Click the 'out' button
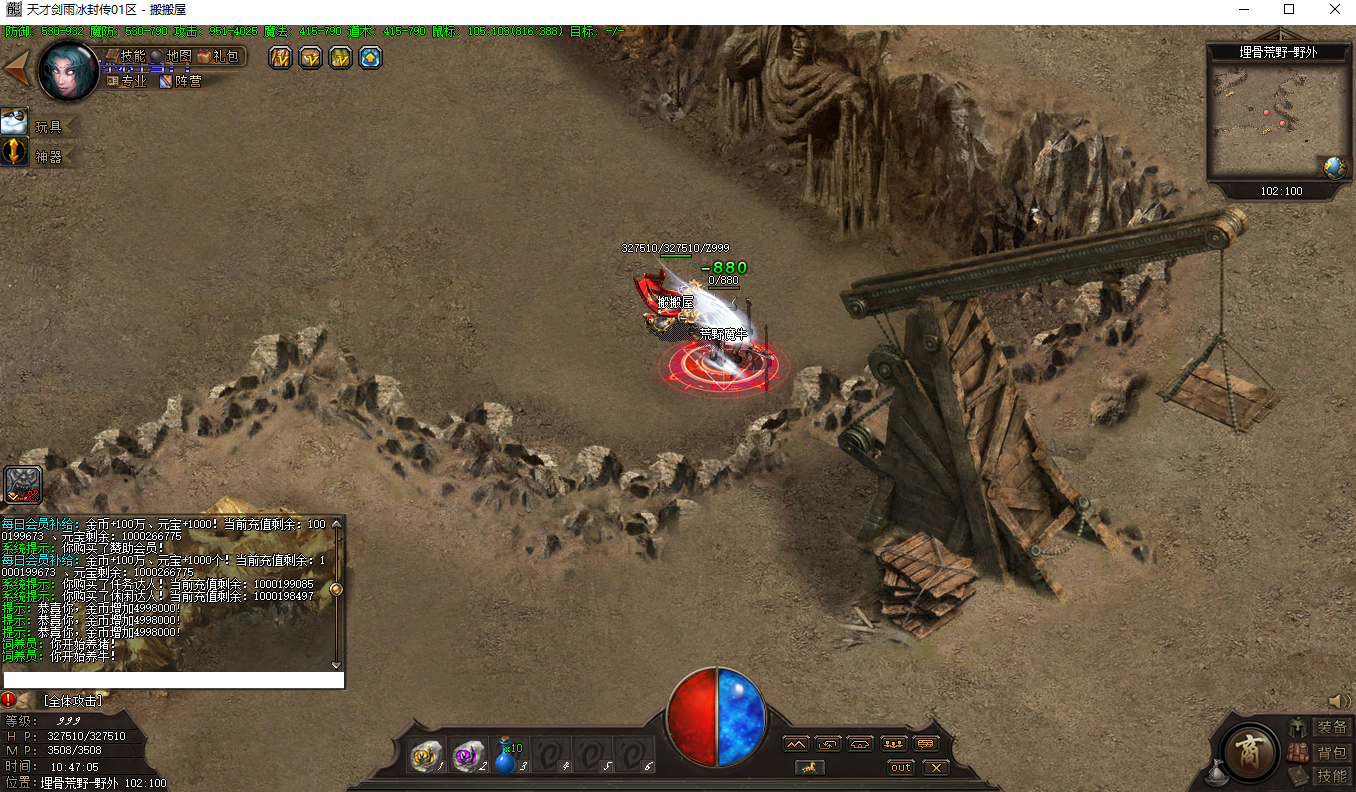This screenshot has height=792, width=1356. point(901,767)
